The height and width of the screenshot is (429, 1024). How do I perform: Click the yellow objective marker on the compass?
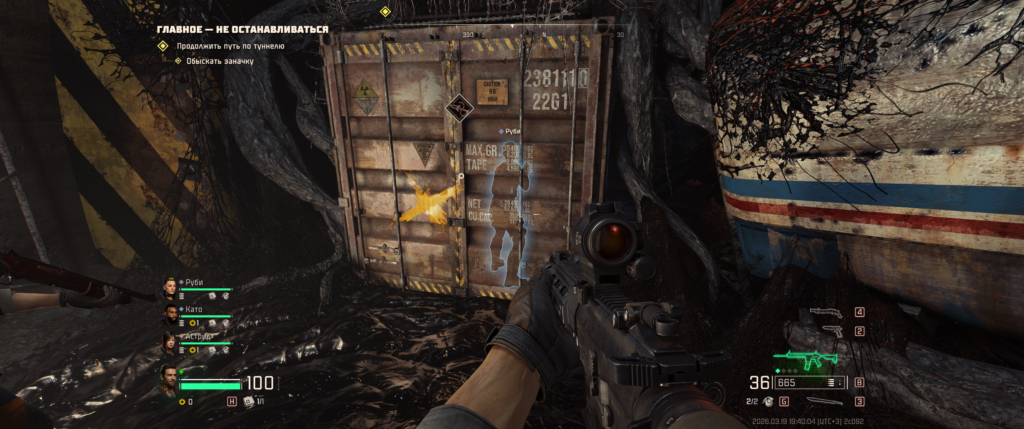(x=385, y=11)
